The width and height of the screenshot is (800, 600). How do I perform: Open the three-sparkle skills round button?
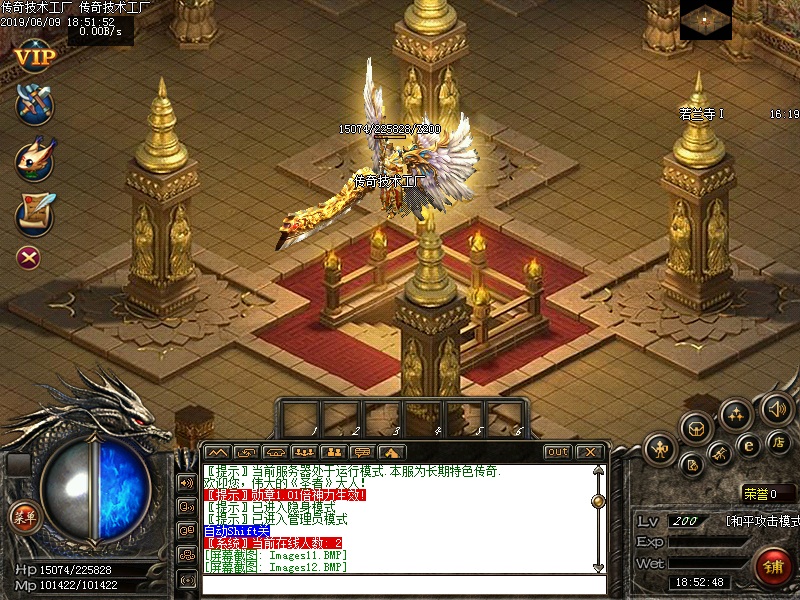(736, 414)
